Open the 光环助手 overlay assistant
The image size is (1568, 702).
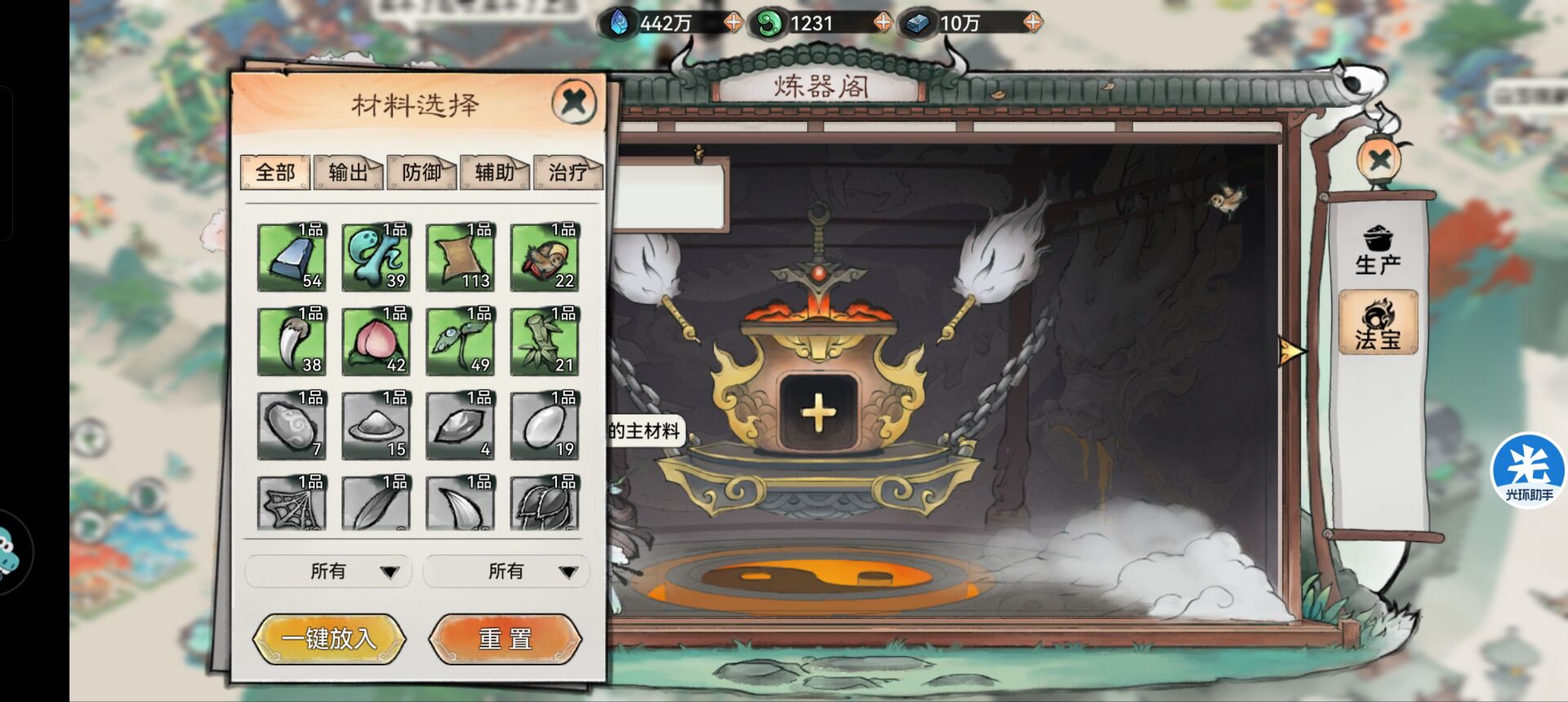pyautogui.click(x=1527, y=471)
